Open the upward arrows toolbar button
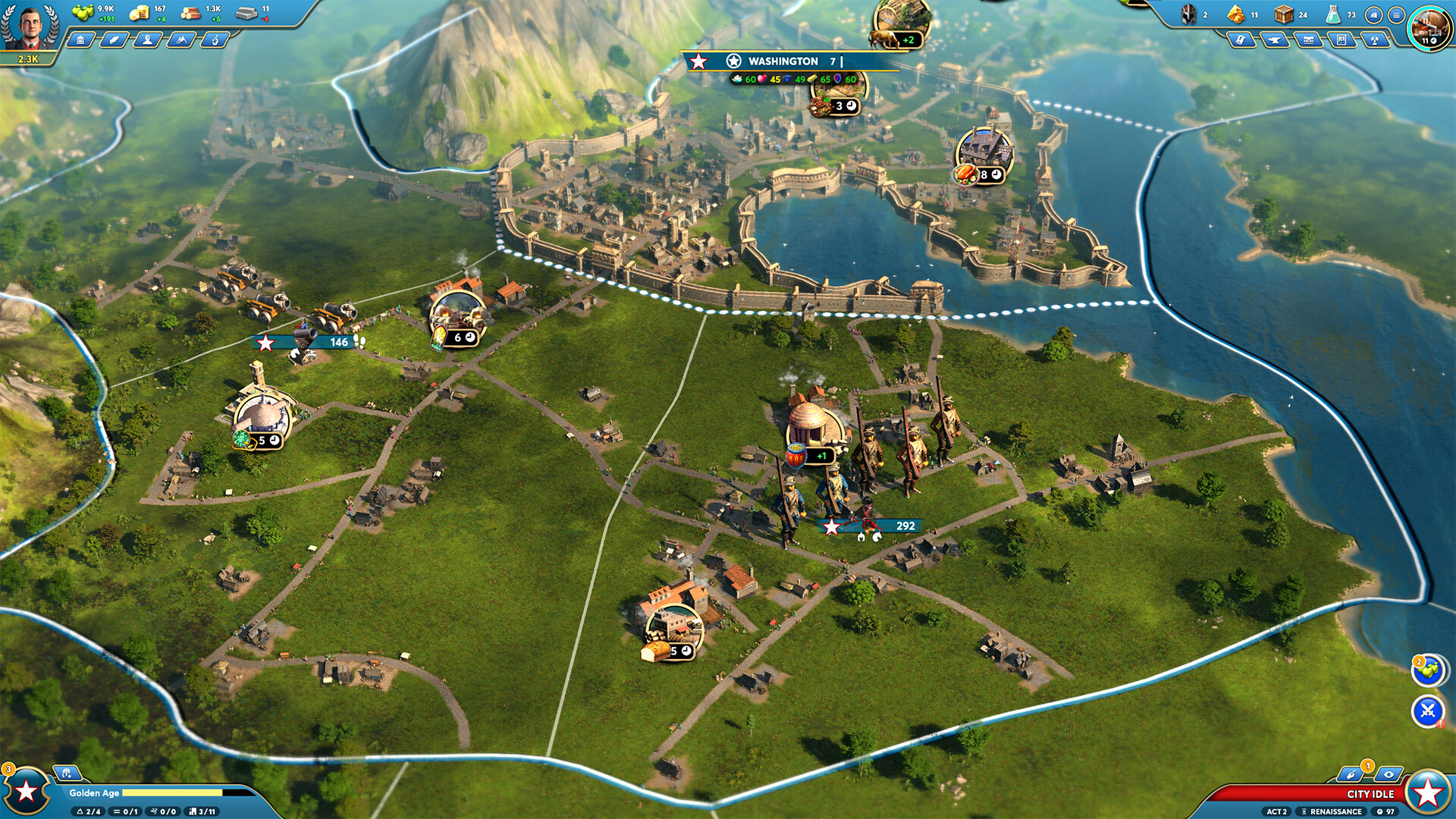1456x819 pixels. pos(1375,40)
